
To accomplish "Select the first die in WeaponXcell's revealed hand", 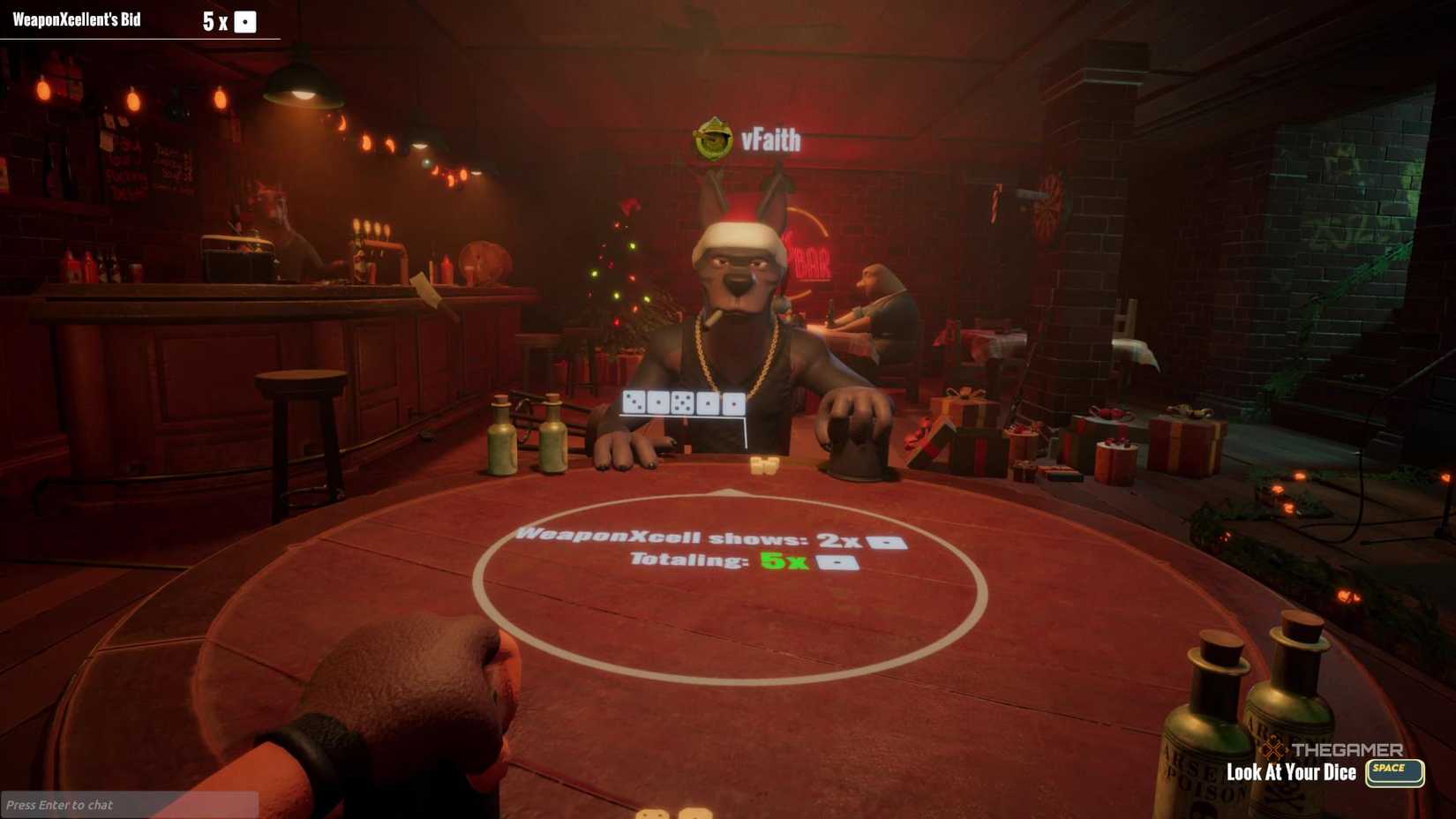I will coord(634,402).
